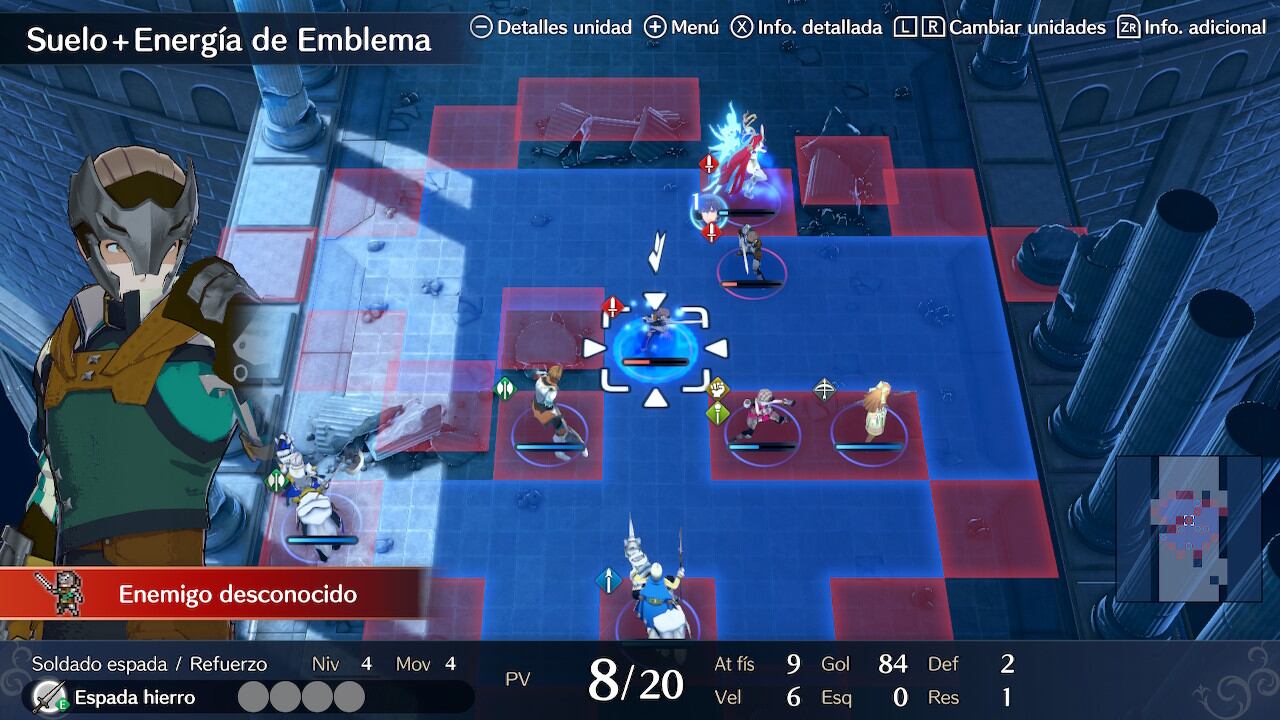Open the battlefield minimap

pyautogui.click(x=1188, y=528)
